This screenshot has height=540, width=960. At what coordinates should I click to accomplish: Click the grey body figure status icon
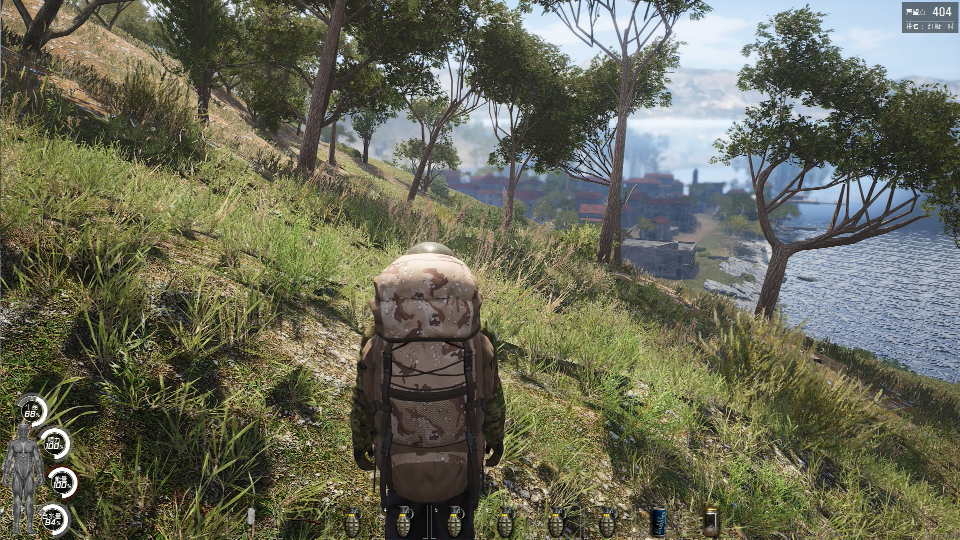coord(22,475)
